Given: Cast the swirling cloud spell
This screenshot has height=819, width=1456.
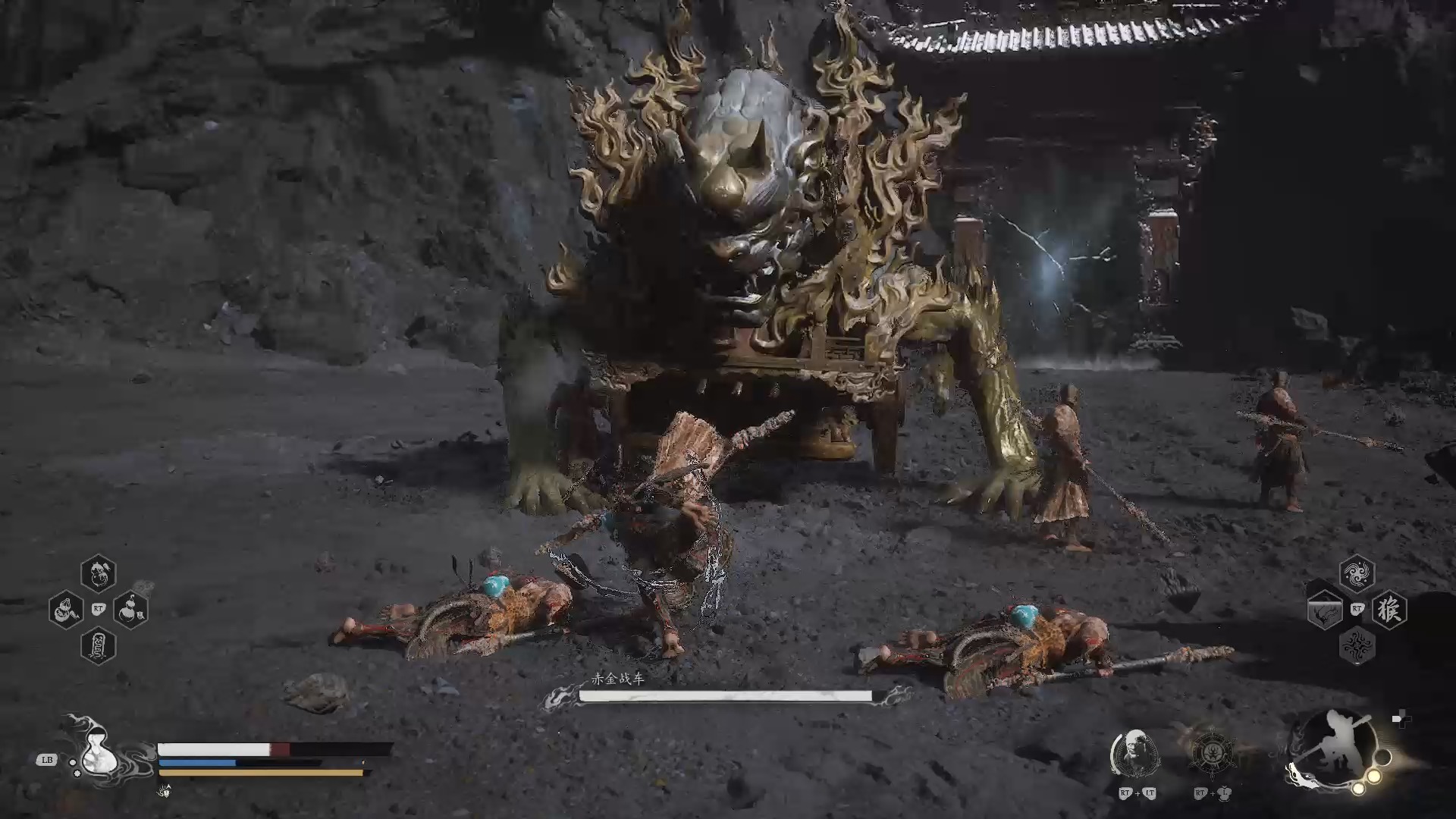Looking at the screenshot, I should pos(1357,573).
